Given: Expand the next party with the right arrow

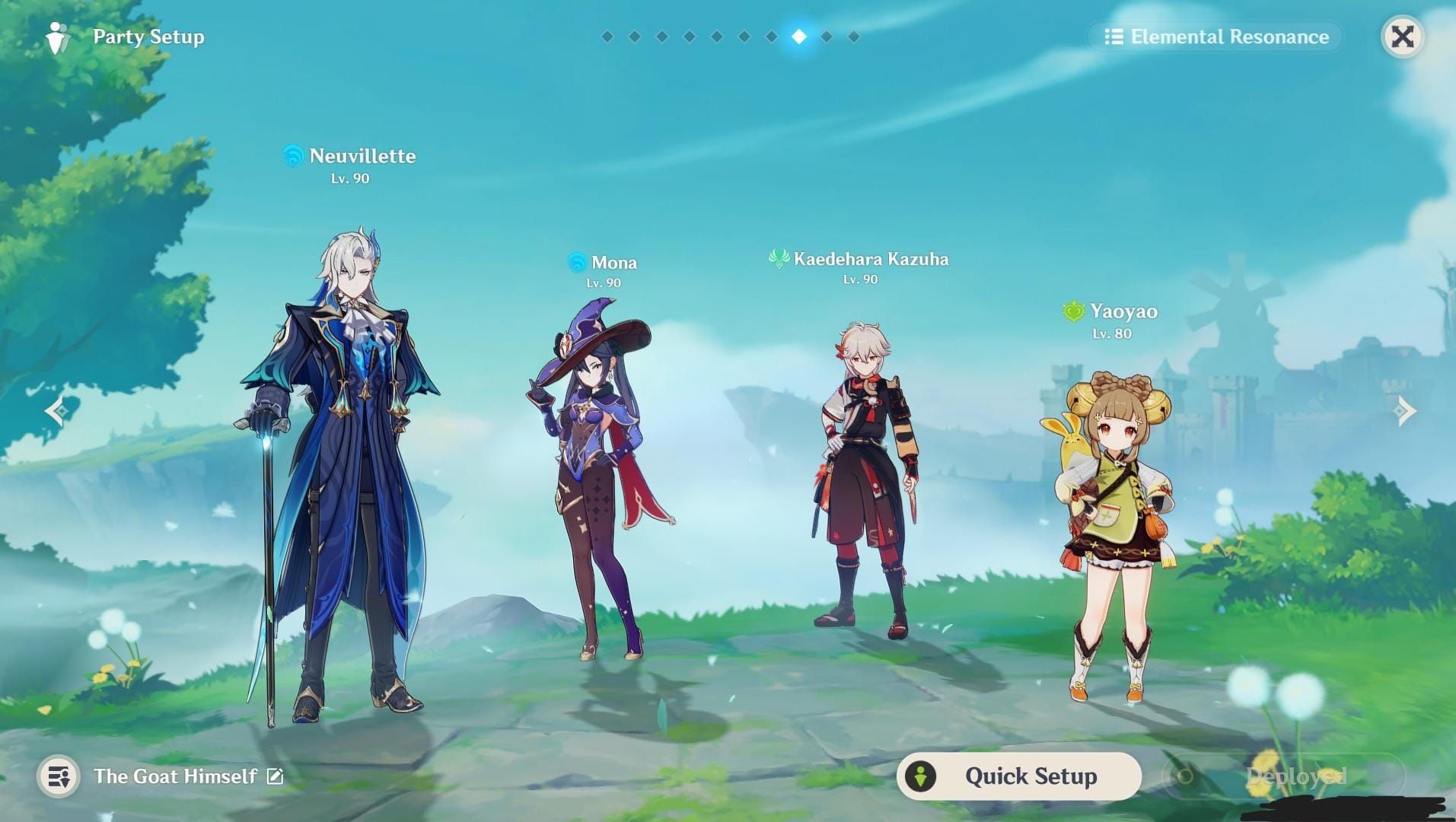Looking at the screenshot, I should coord(1403,411).
